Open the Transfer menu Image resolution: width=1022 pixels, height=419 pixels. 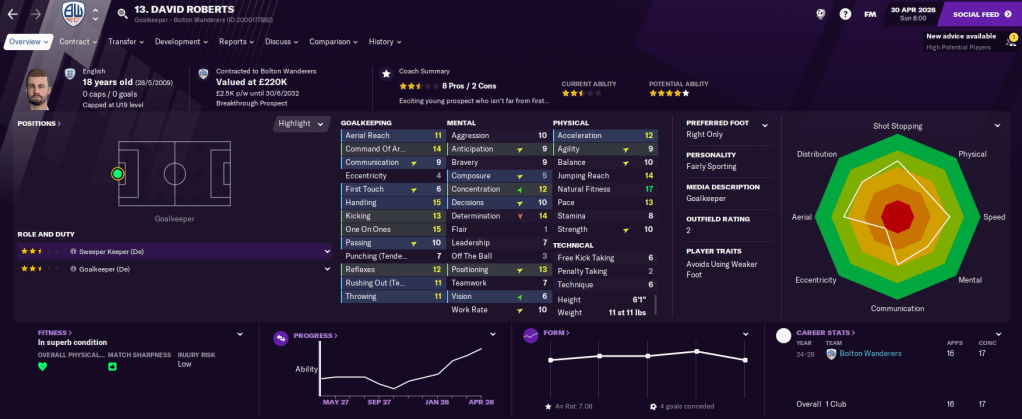point(125,42)
